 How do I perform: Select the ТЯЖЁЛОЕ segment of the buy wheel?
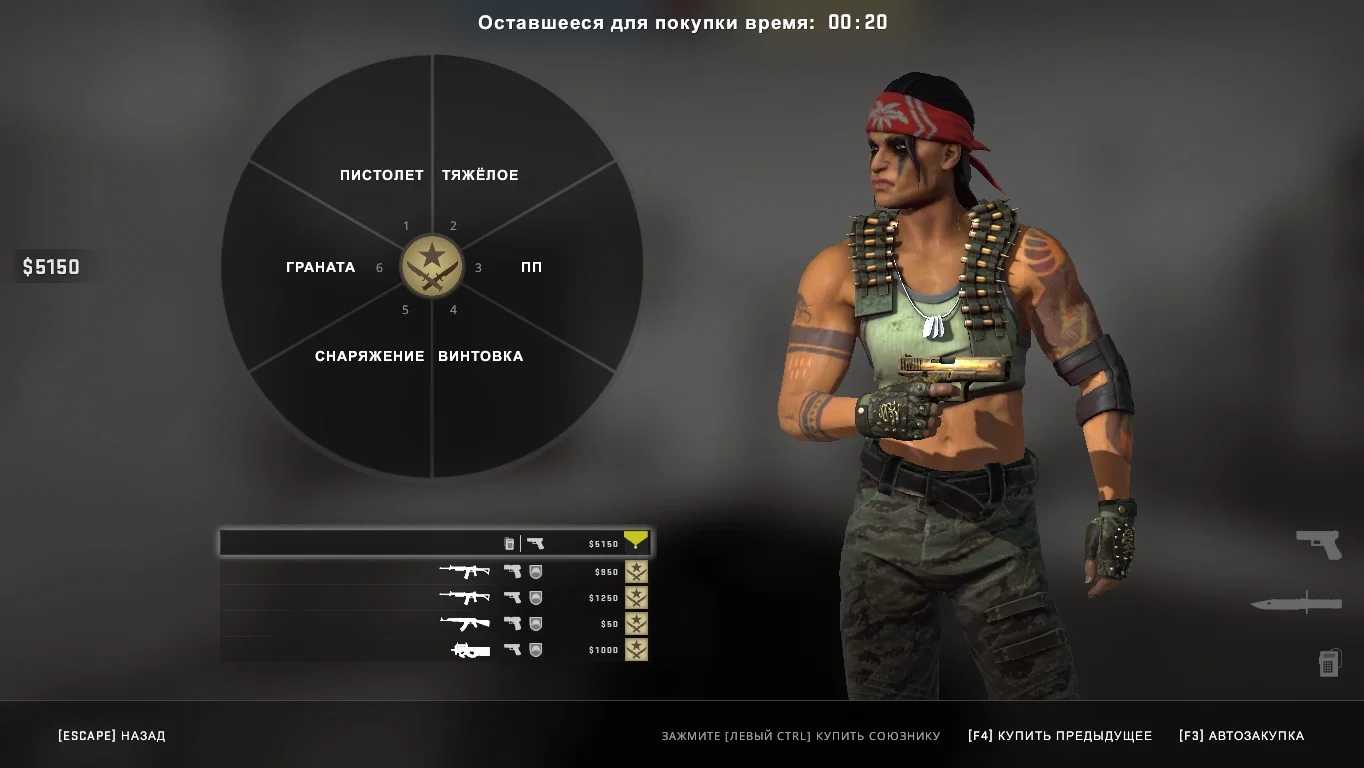[480, 175]
